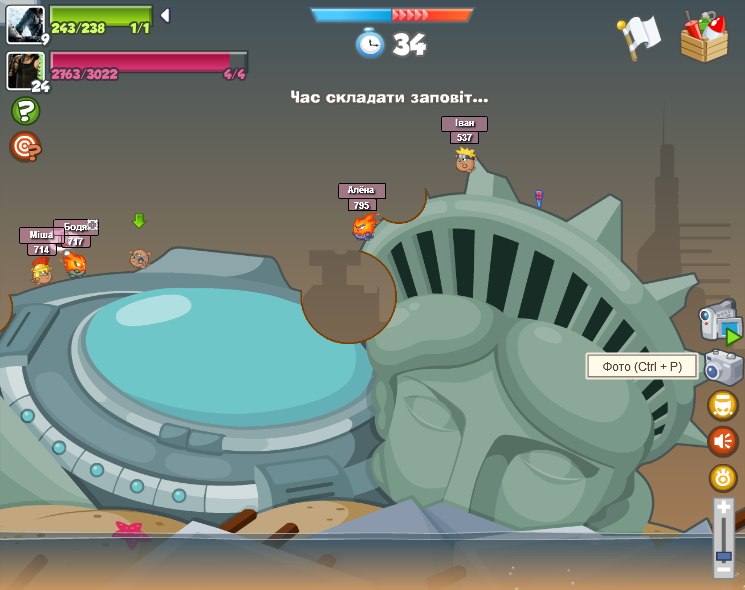
Task: Click the yellow hat-face round button
Action: click(723, 405)
